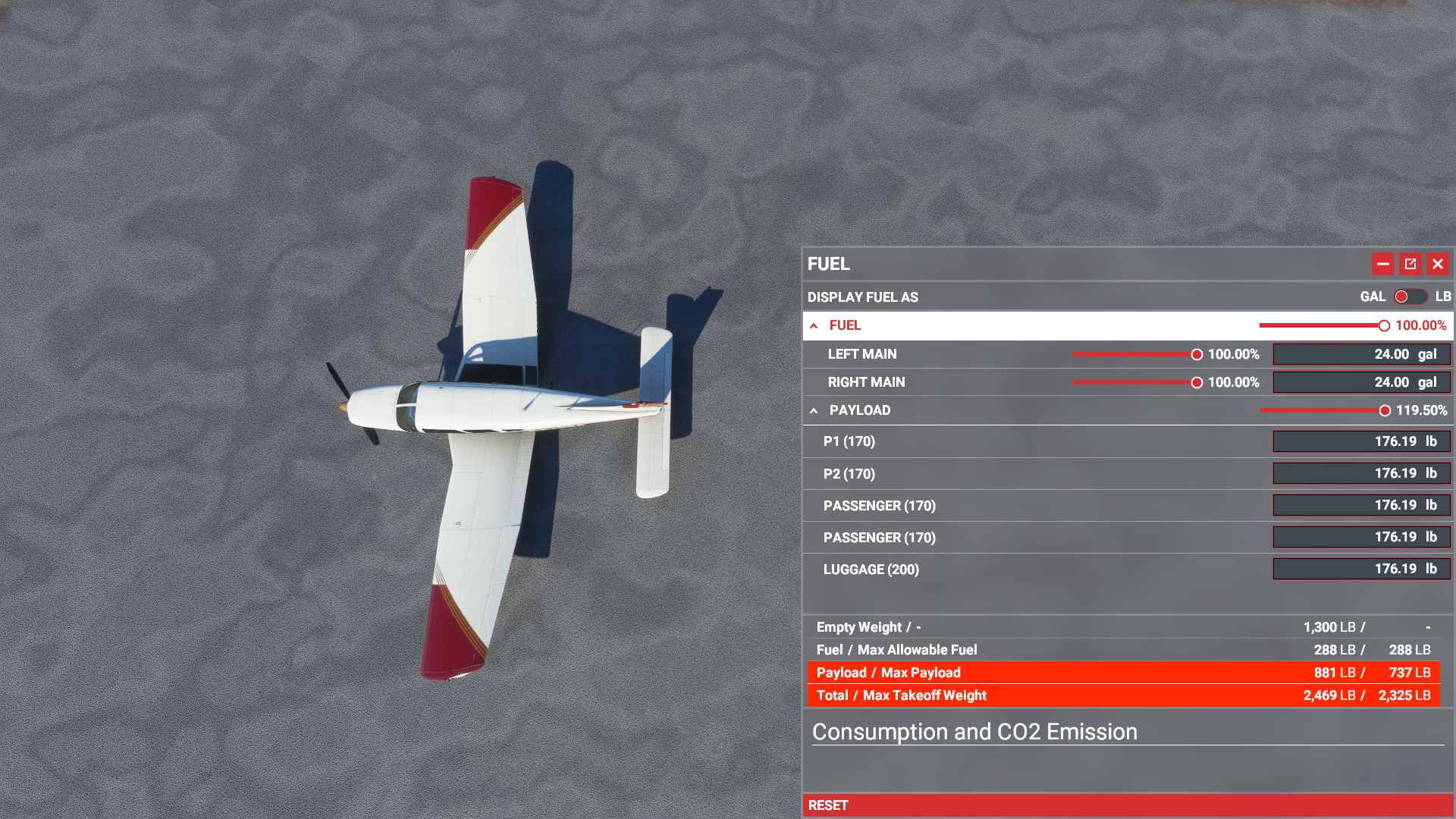1456x819 pixels.
Task: Edit the Right Main gallons field
Action: coord(1360,383)
